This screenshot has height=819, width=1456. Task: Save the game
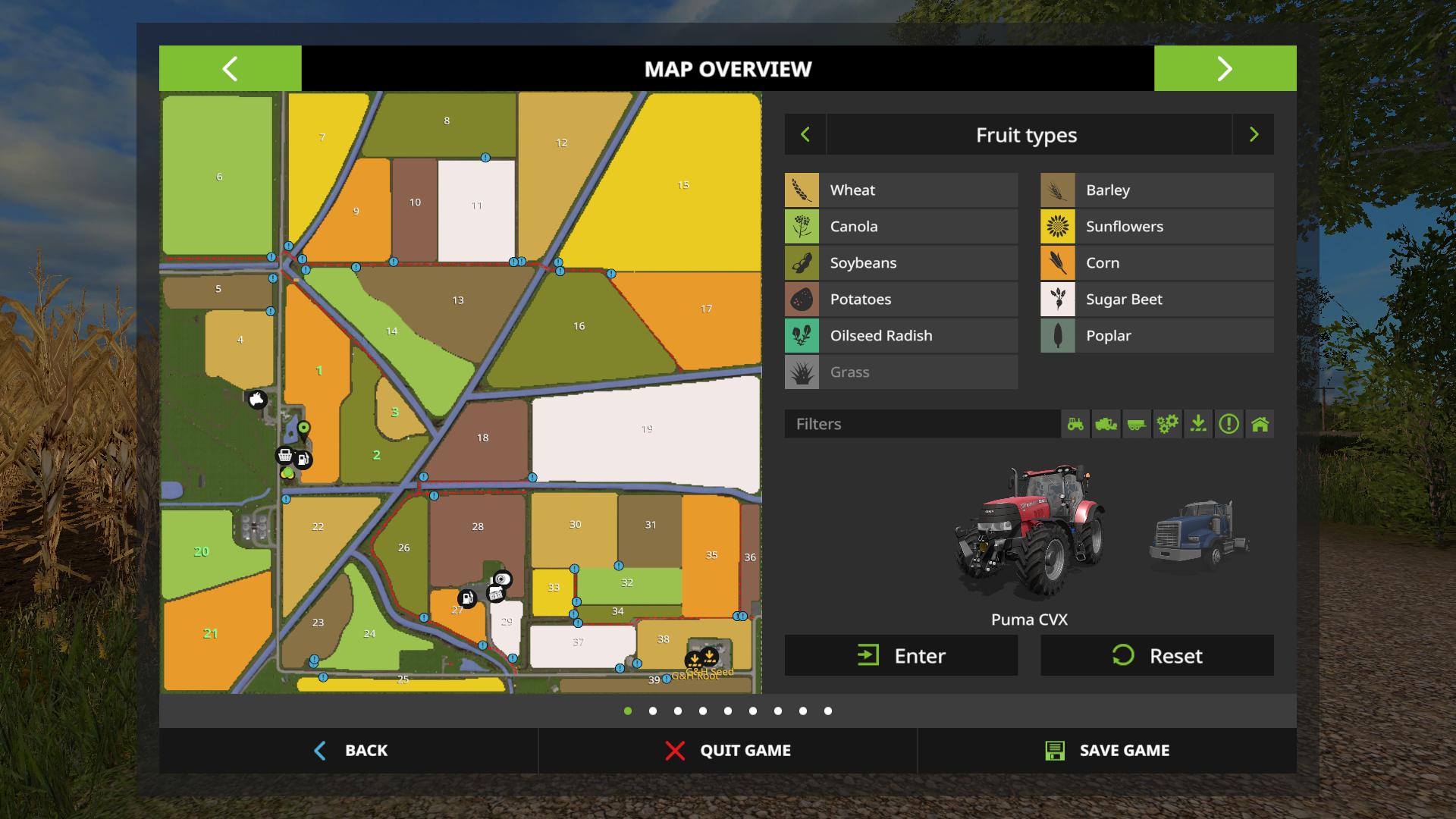[x=1106, y=751]
